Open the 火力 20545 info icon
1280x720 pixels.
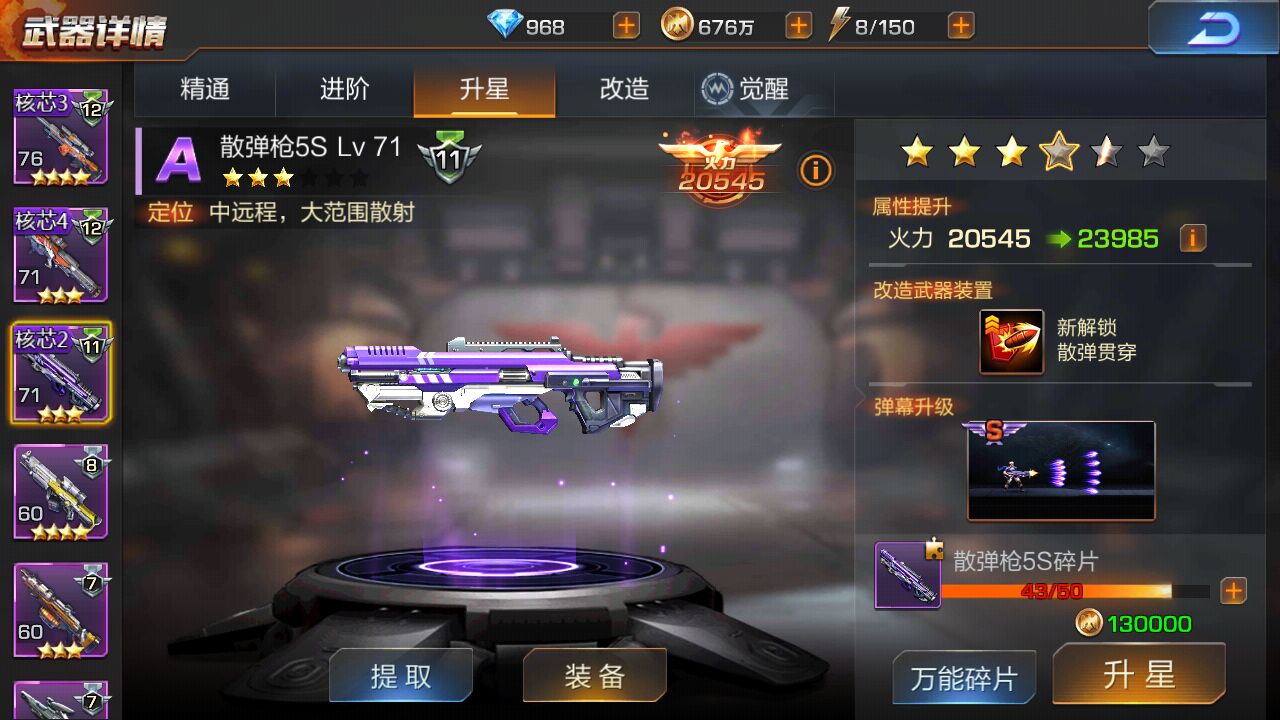click(816, 171)
